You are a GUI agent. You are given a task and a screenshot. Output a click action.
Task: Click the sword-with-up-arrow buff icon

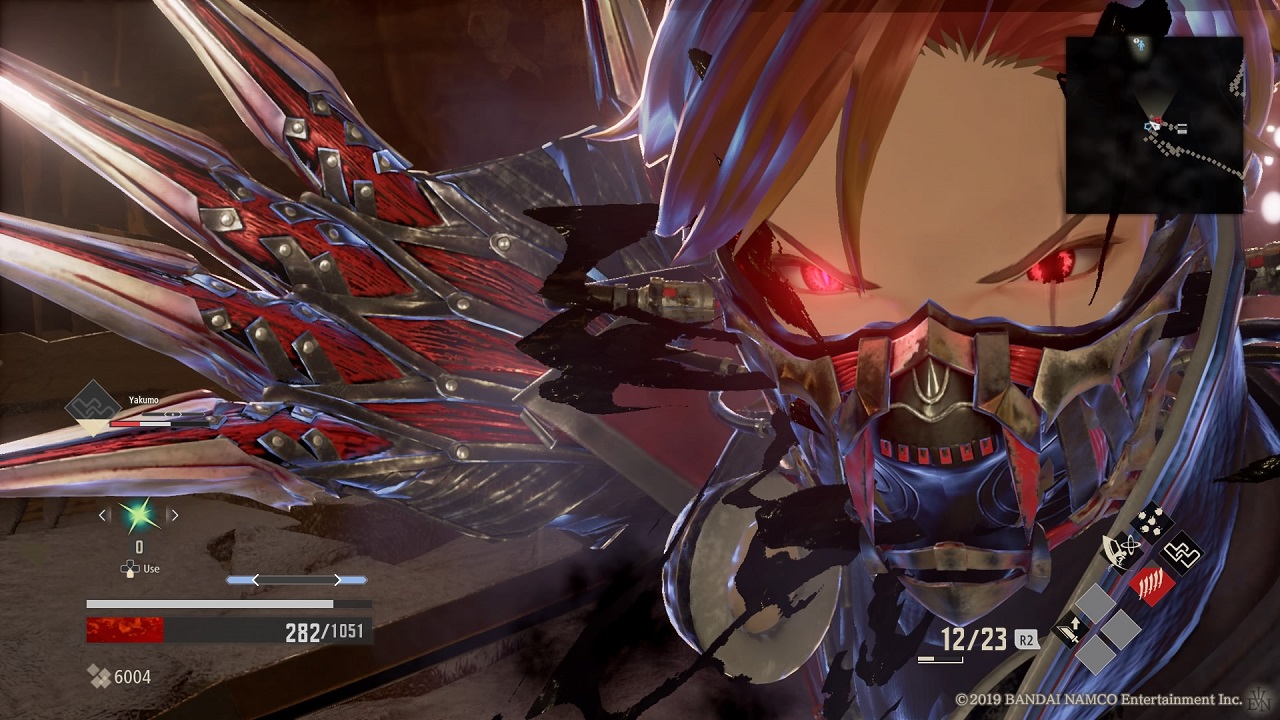pos(1071,629)
